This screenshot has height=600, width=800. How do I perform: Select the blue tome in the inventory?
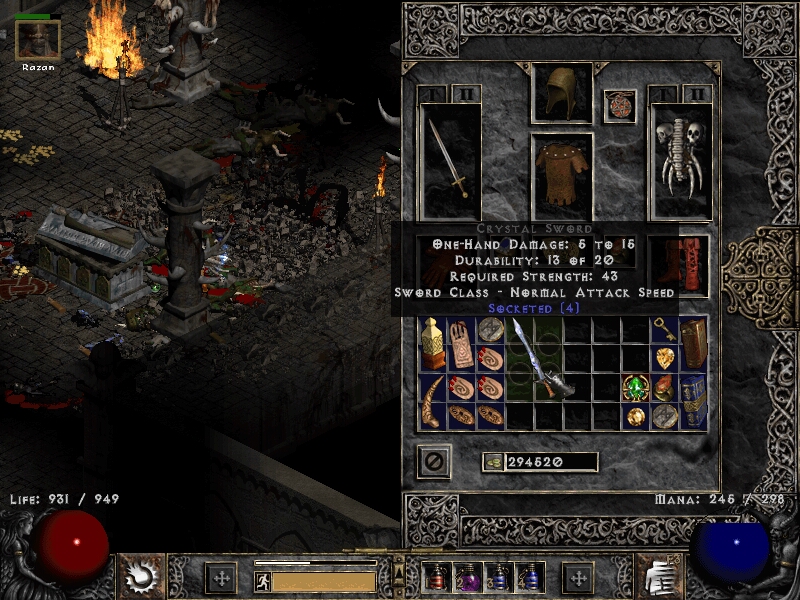pyautogui.click(x=693, y=402)
